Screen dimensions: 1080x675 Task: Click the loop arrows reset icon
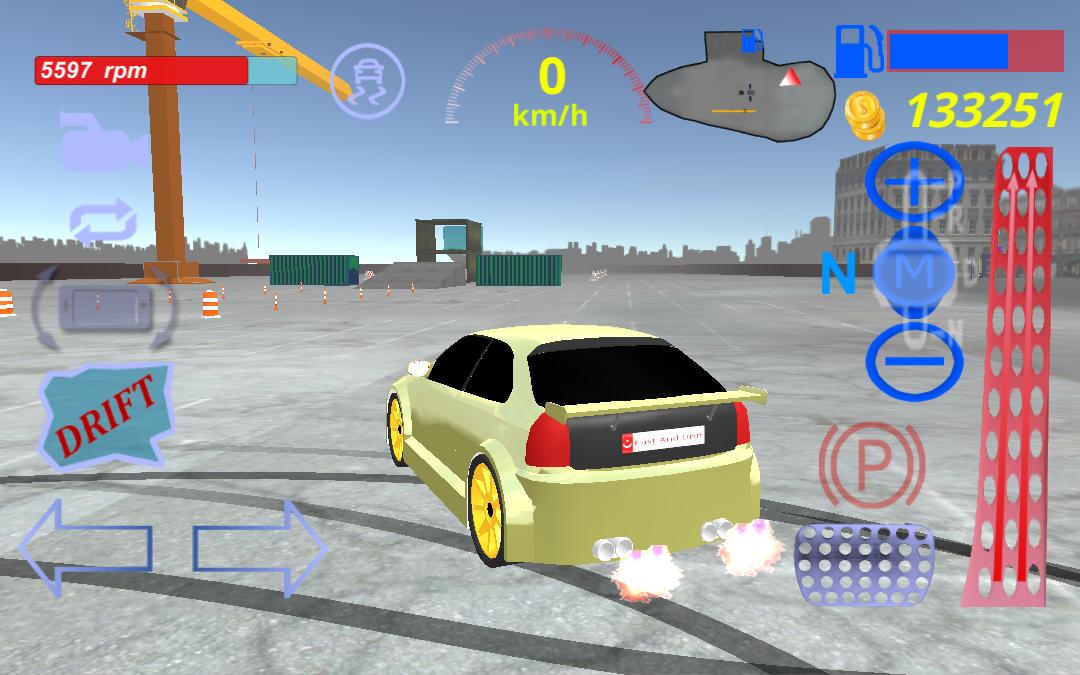coord(103,222)
